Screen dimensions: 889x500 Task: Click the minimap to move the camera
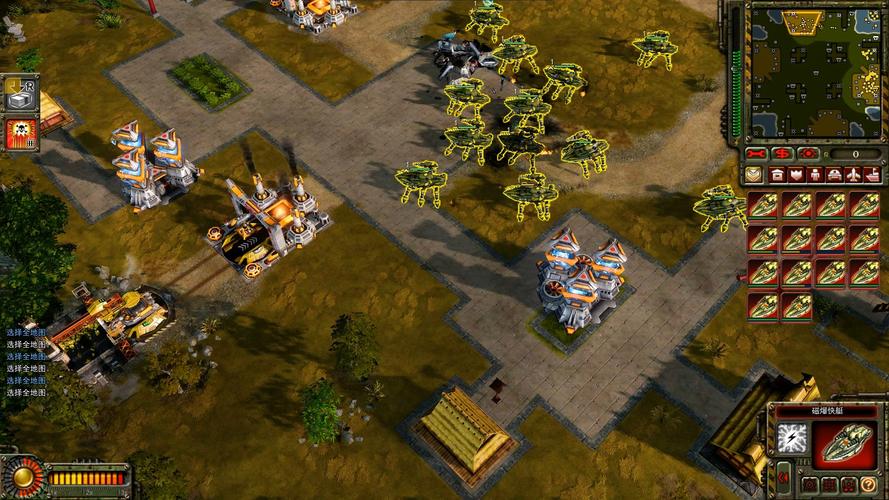[815, 70]
